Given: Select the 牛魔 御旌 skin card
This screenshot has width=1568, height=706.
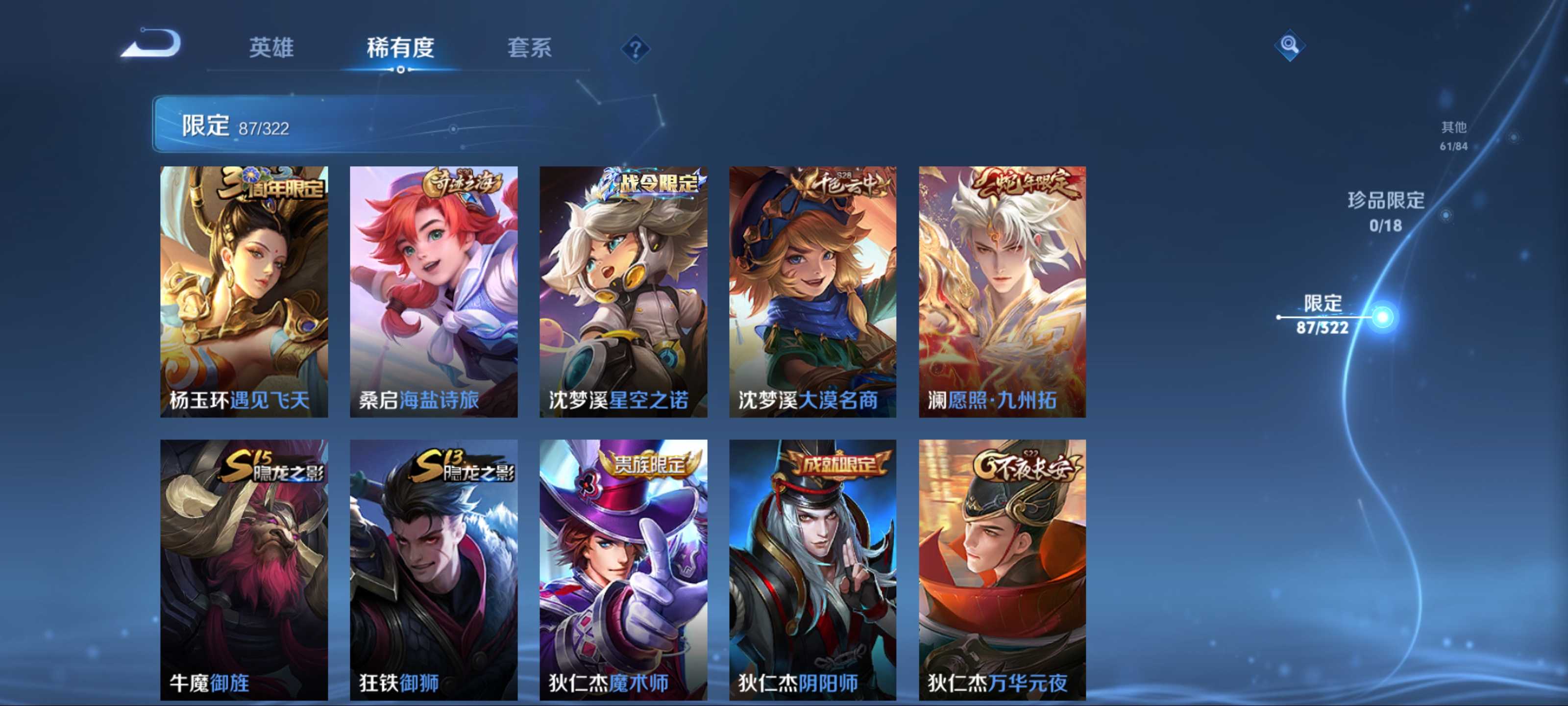Looking at the screenshot, I should [x=244, y=570].
